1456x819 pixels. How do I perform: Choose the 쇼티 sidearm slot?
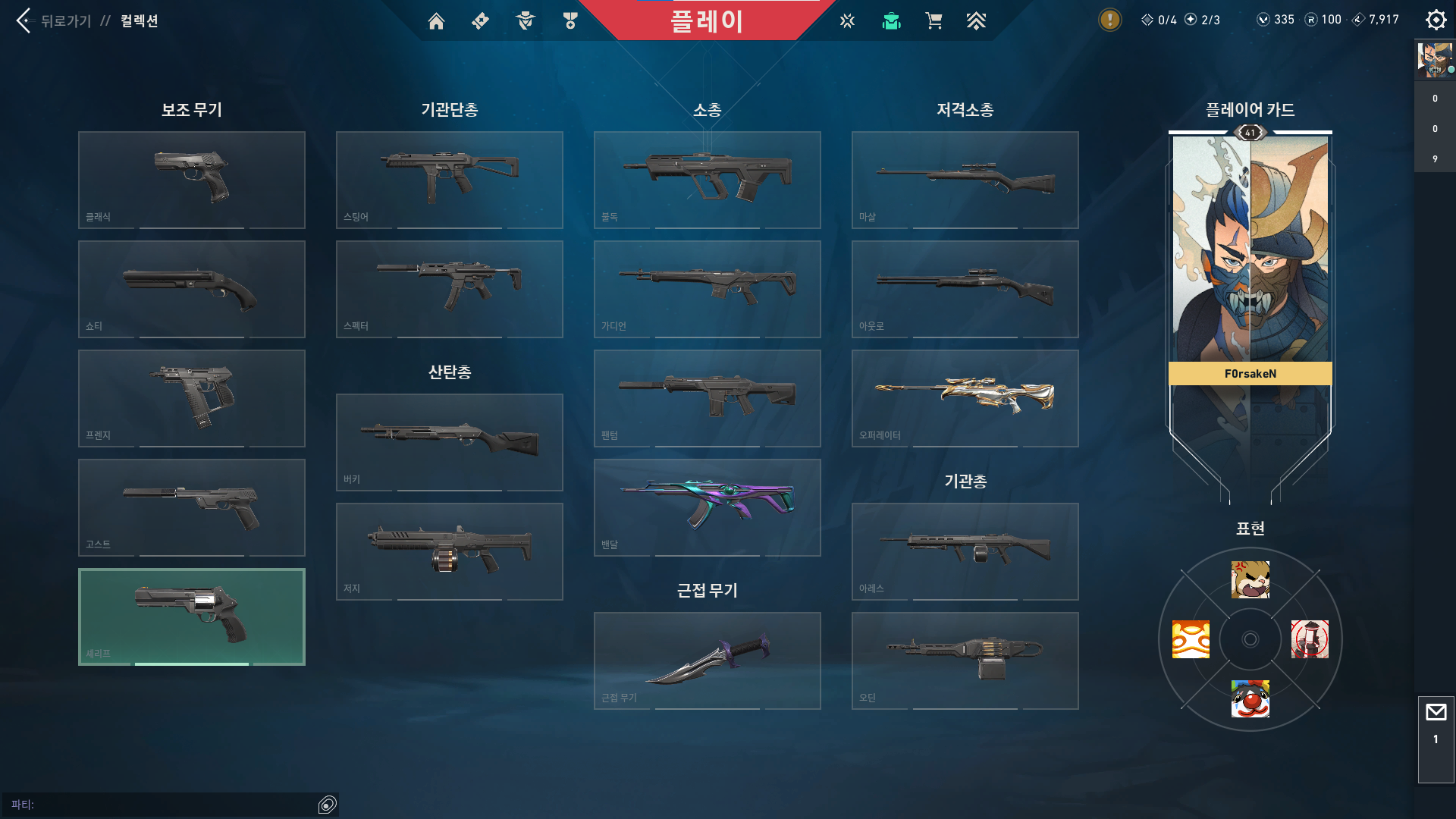pos(192,289)
